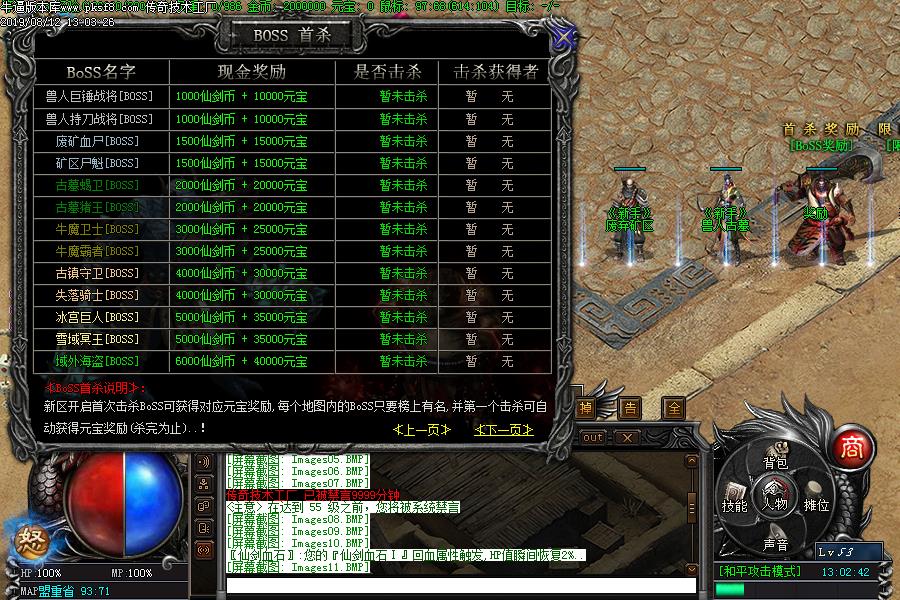Screen dimensions: 900x600
Task: Open the shop with the red 商 button
Action: [851, 446]
